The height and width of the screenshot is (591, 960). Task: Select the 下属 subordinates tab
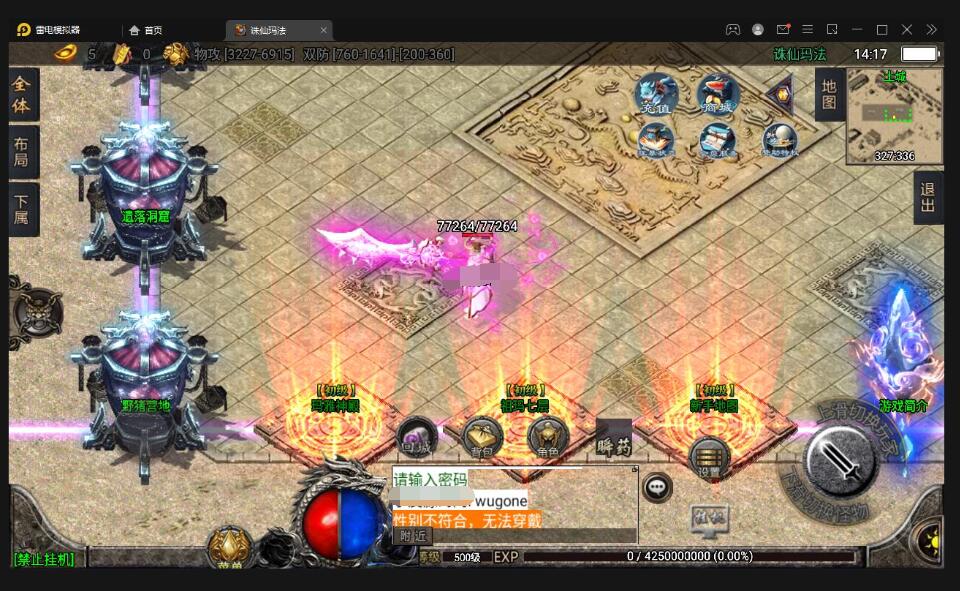coord(23,209)
